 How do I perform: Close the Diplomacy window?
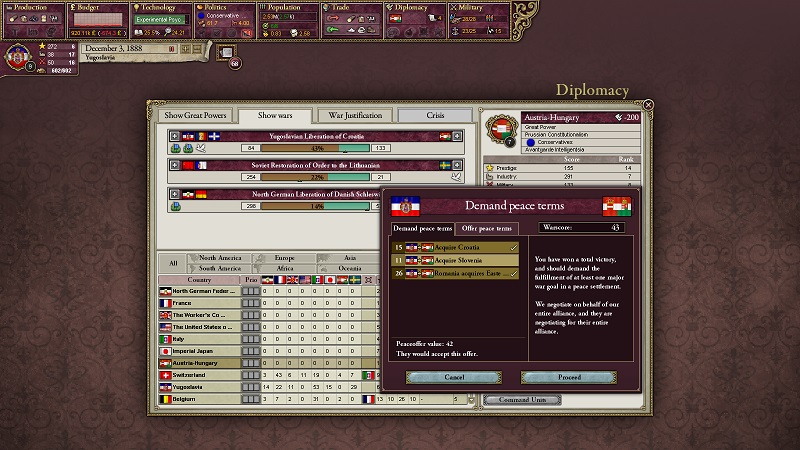pyautogui.click(x=648, y=104)
